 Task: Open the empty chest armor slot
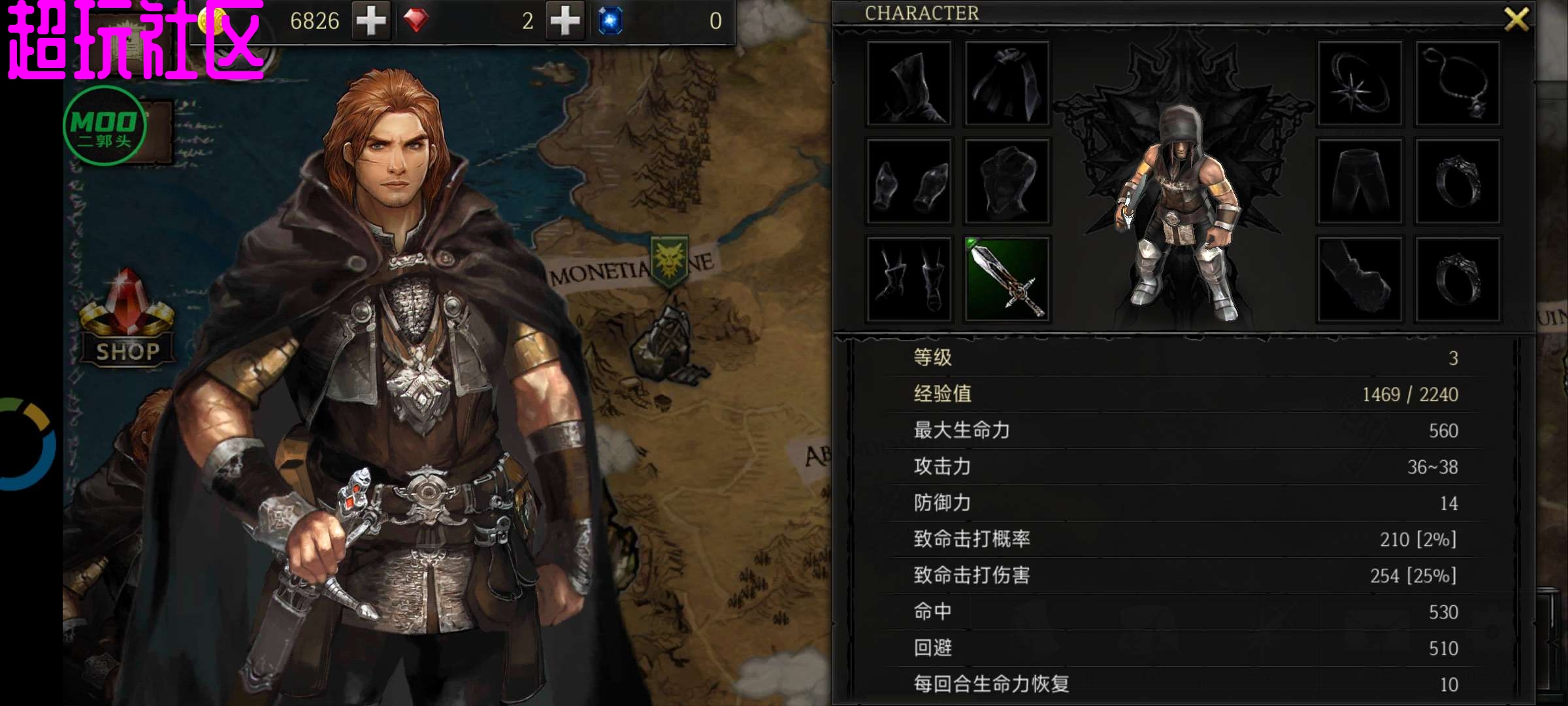1007,181
